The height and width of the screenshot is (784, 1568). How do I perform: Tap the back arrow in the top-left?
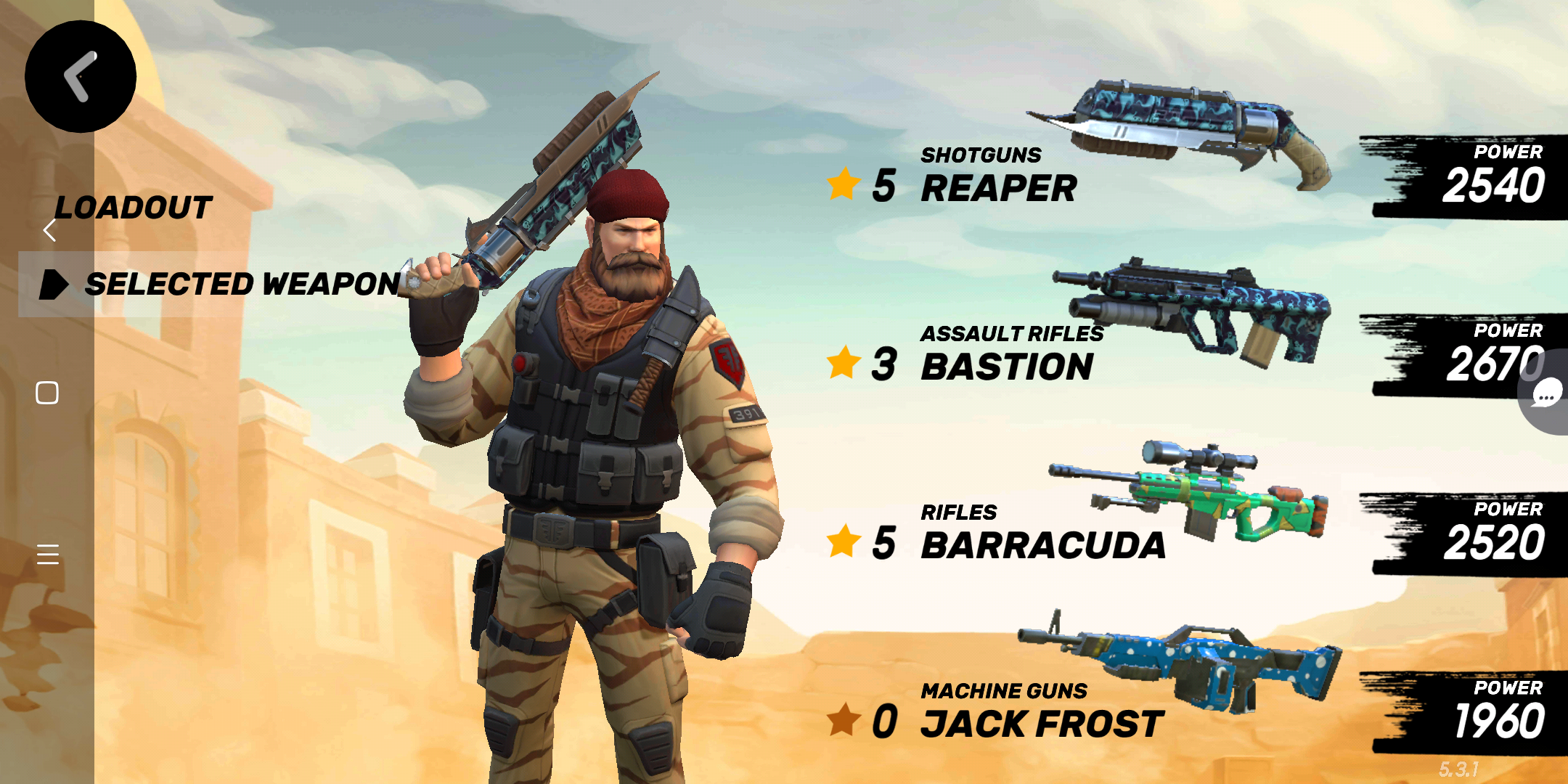click(80, 78)
